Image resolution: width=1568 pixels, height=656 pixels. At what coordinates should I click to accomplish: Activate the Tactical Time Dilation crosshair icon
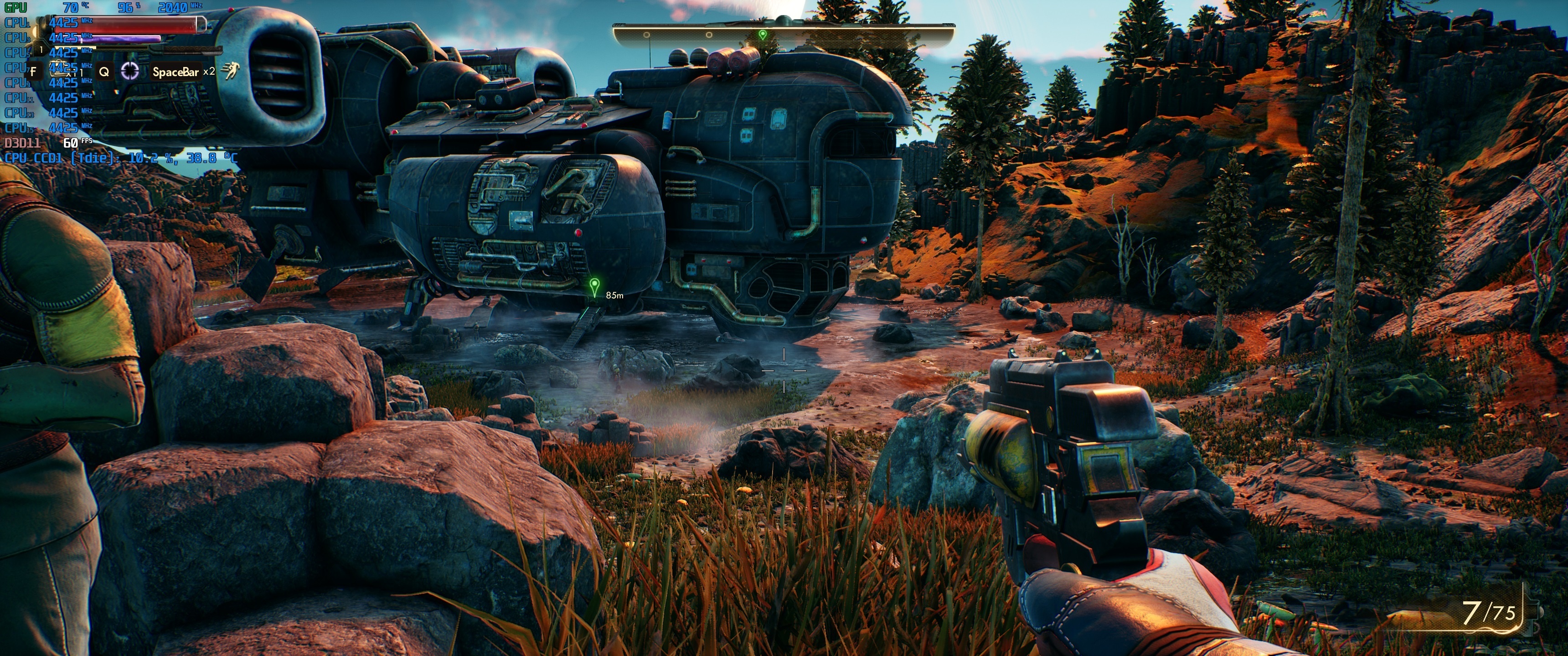pyautogui.click(x=129, y=71)
